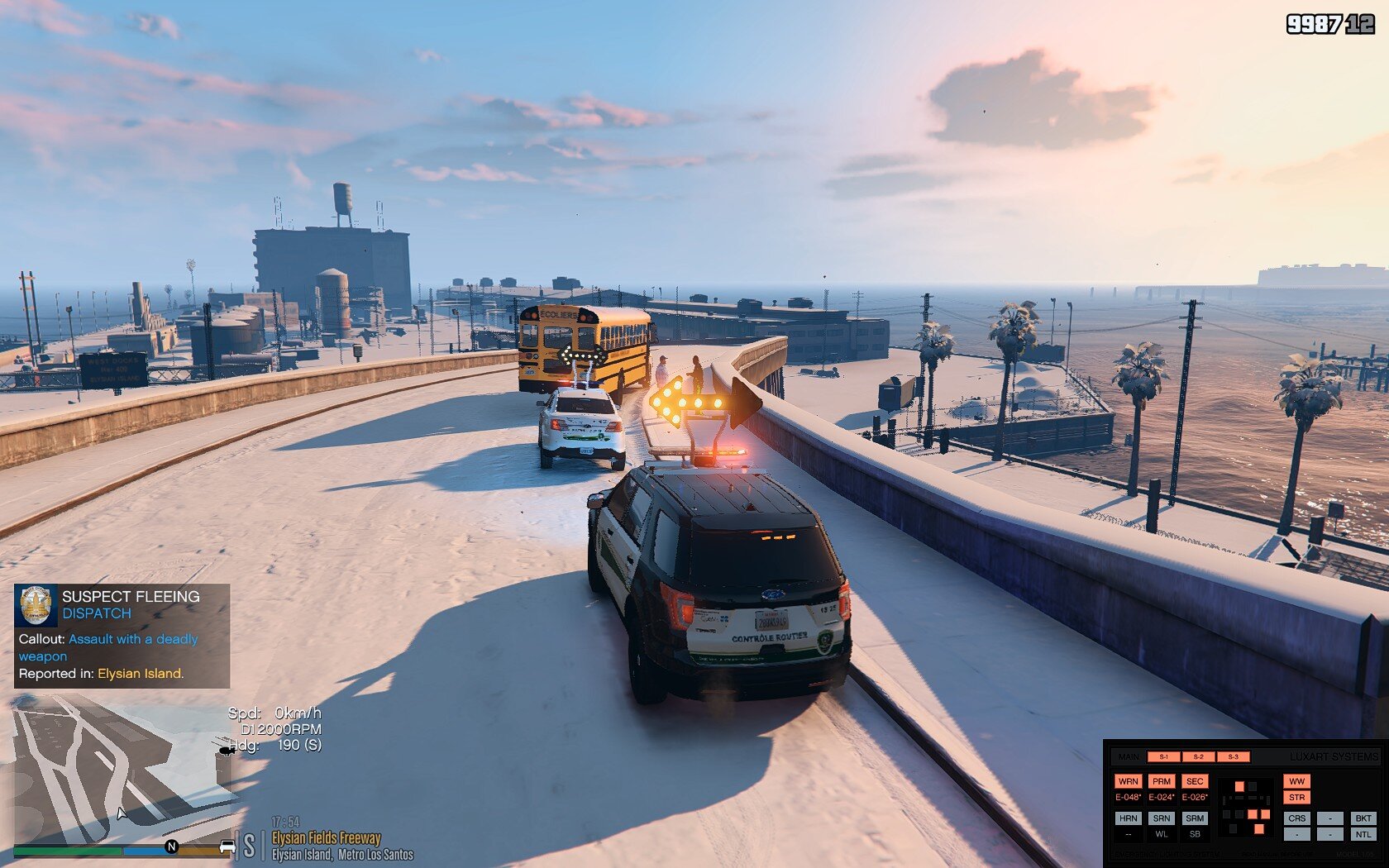This screenshot has width=1389, height=868.
Task: Toggle the NTL button on the controller
Action: [x=1363, y=834]
